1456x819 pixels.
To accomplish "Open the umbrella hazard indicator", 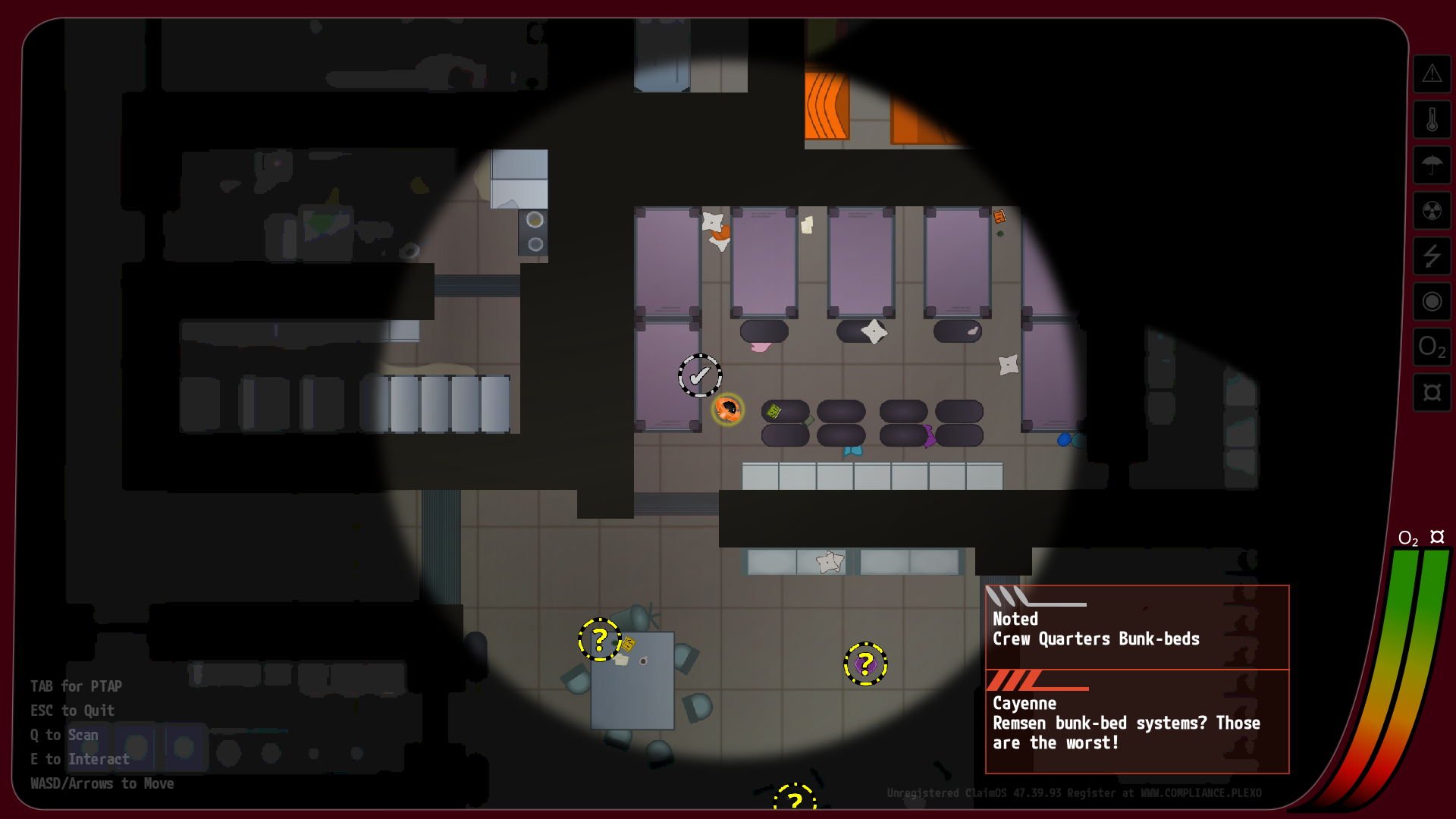I will (1432, 165).
